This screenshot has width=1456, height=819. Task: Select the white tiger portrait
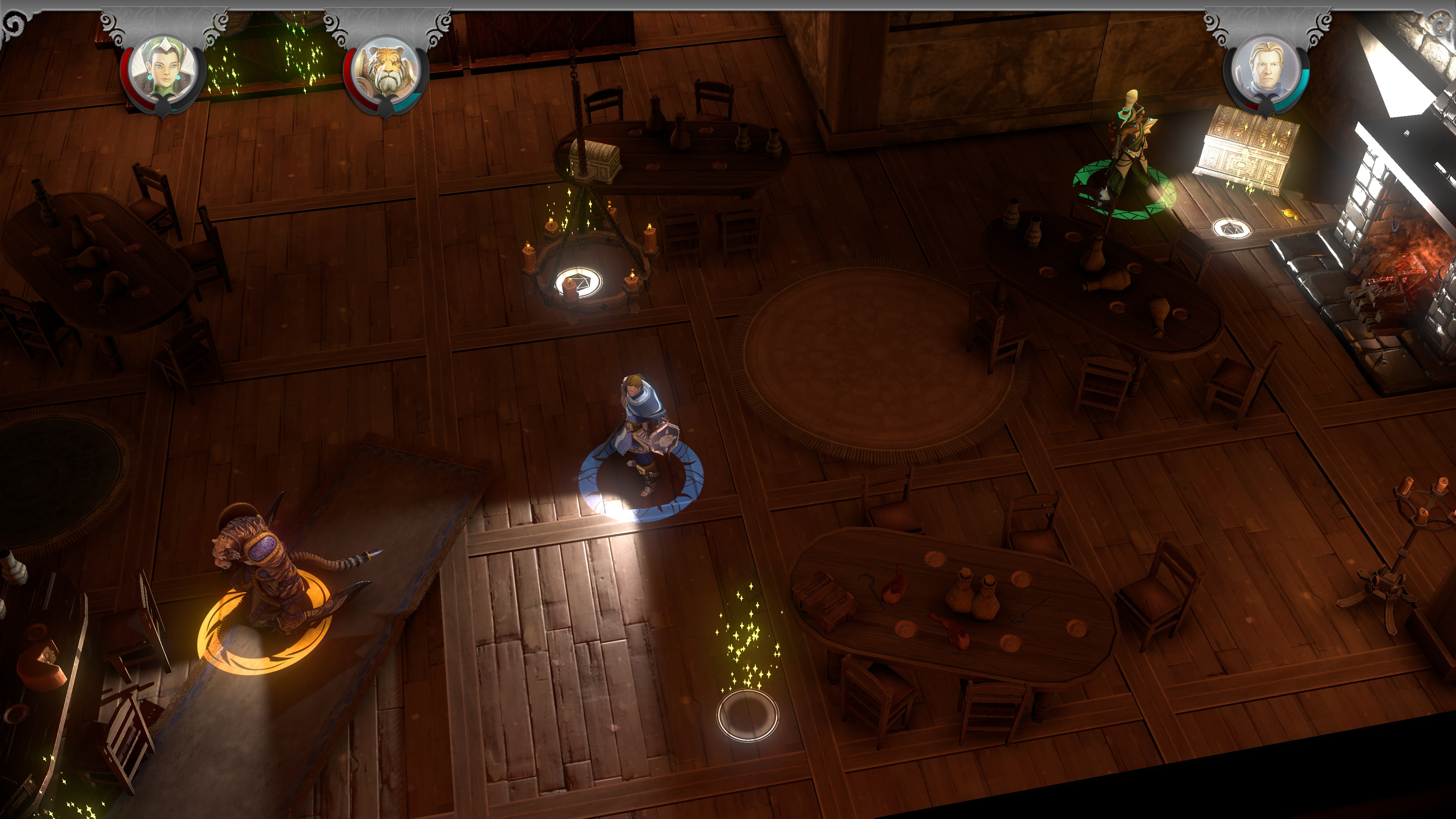(387, 71)
